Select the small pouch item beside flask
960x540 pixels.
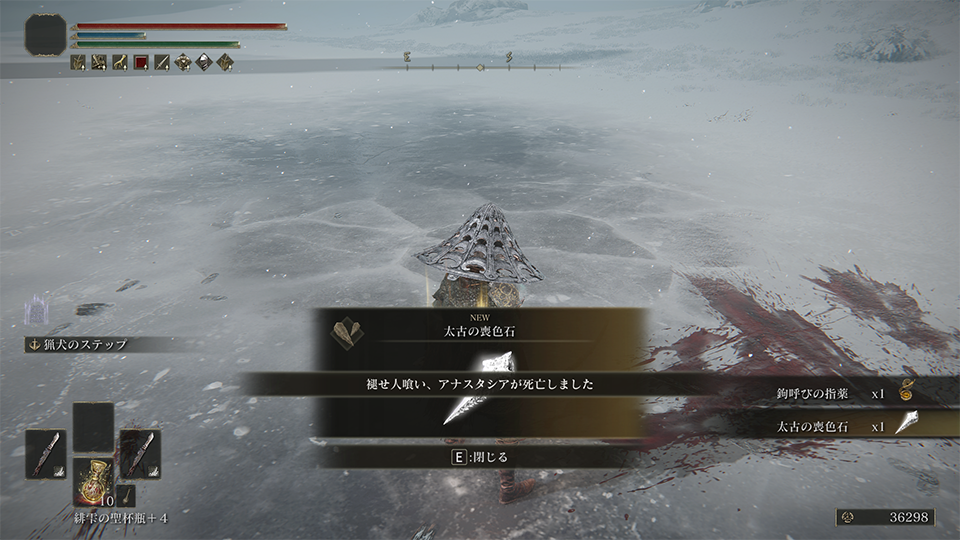pos(127,494)
